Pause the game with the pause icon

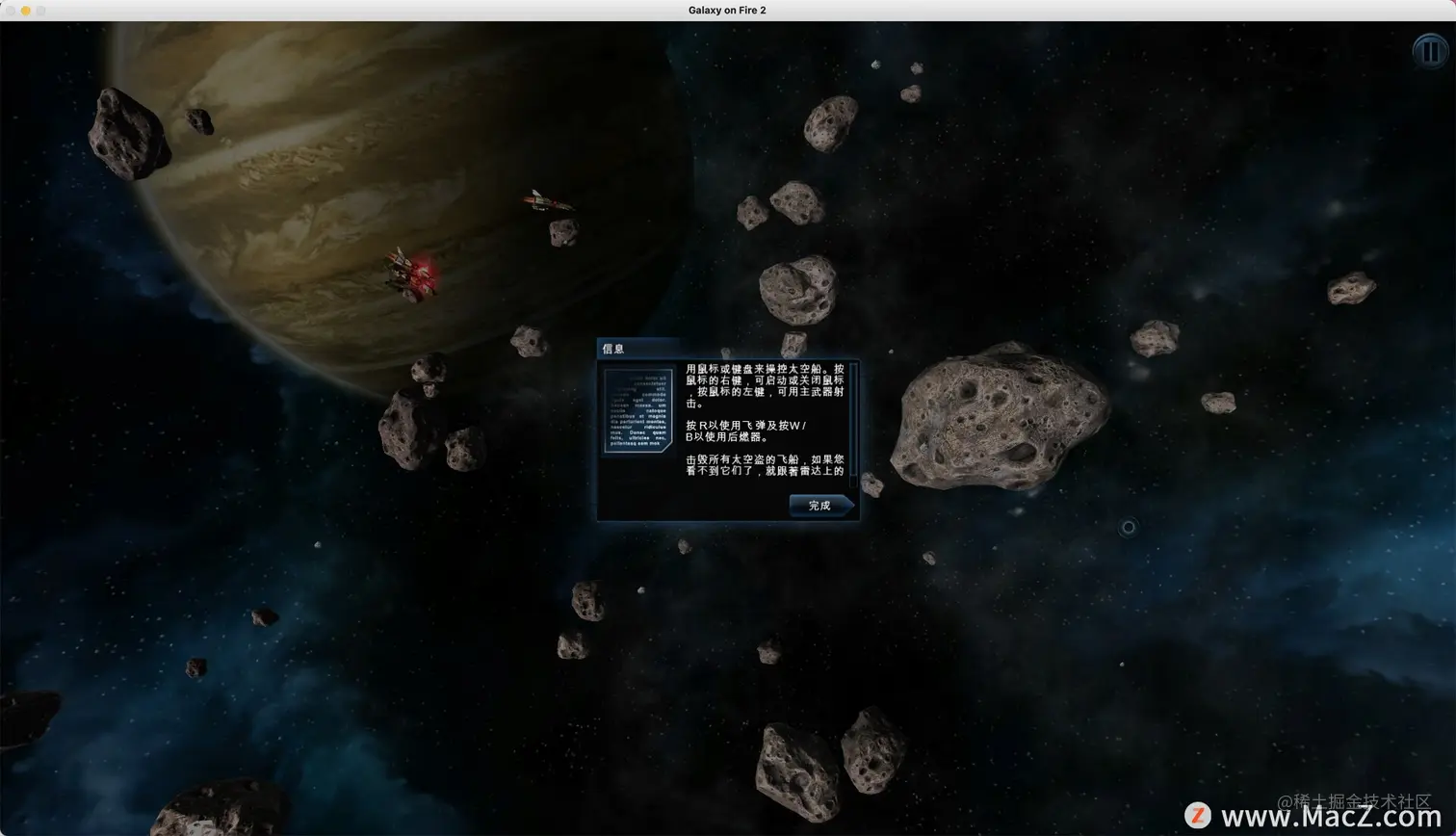point(1430,51)
